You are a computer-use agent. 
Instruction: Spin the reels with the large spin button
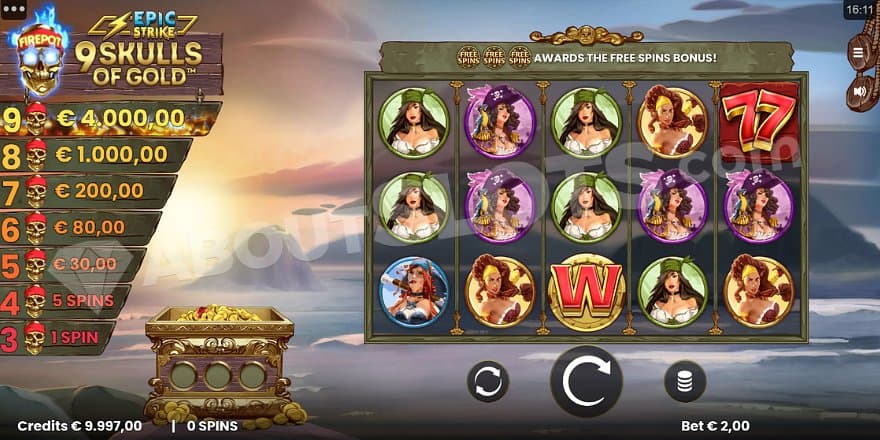pos(586,381)
